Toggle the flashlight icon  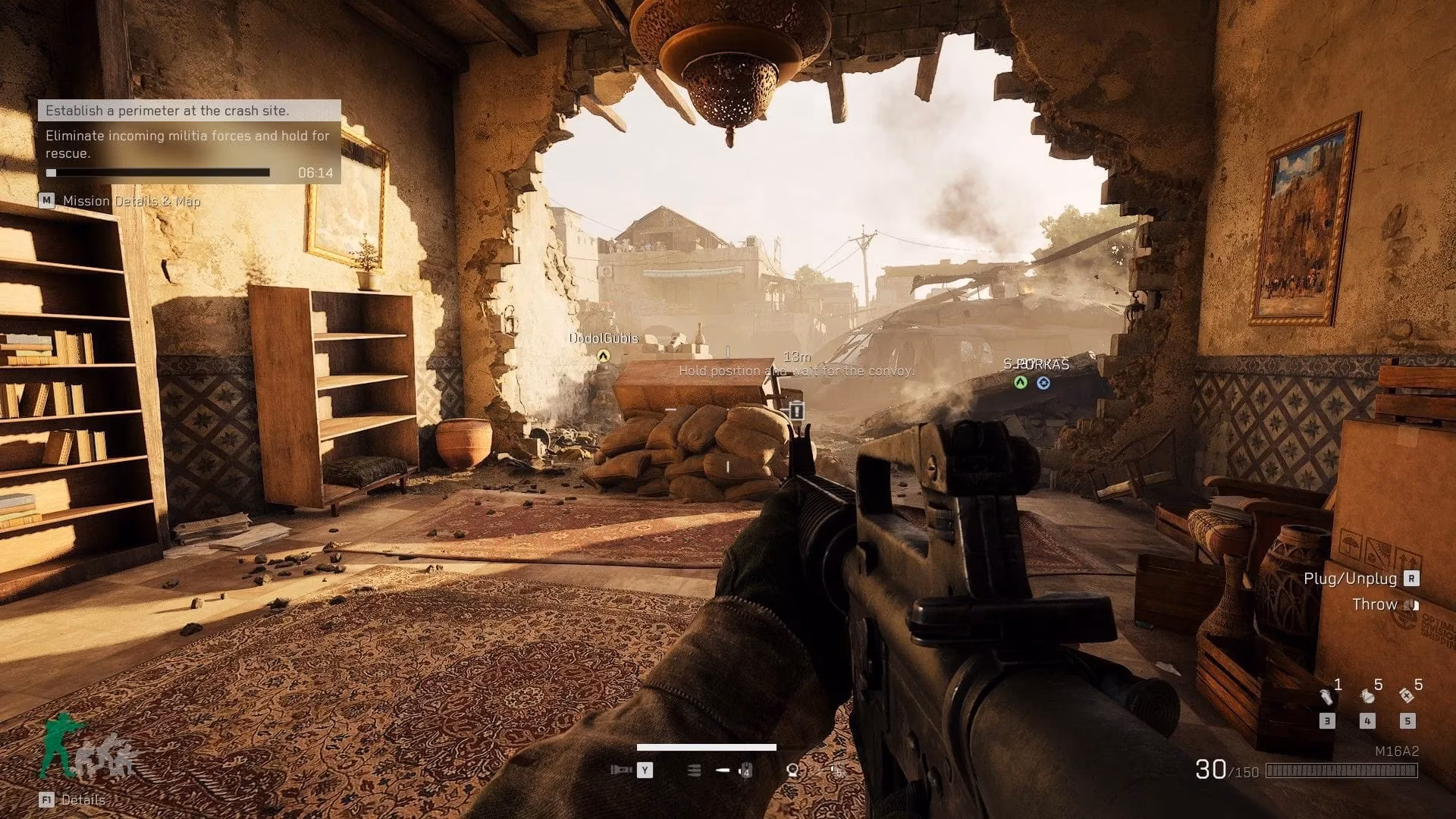(621, 770)
